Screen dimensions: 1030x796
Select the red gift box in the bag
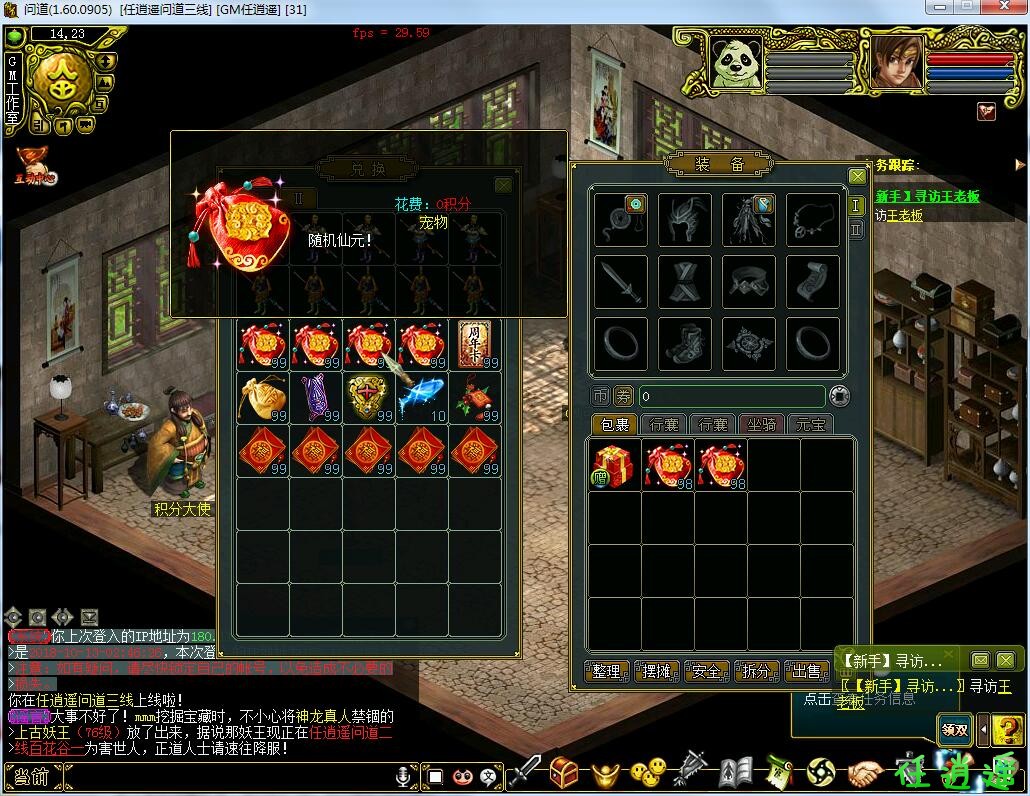[x=615, y=465]
